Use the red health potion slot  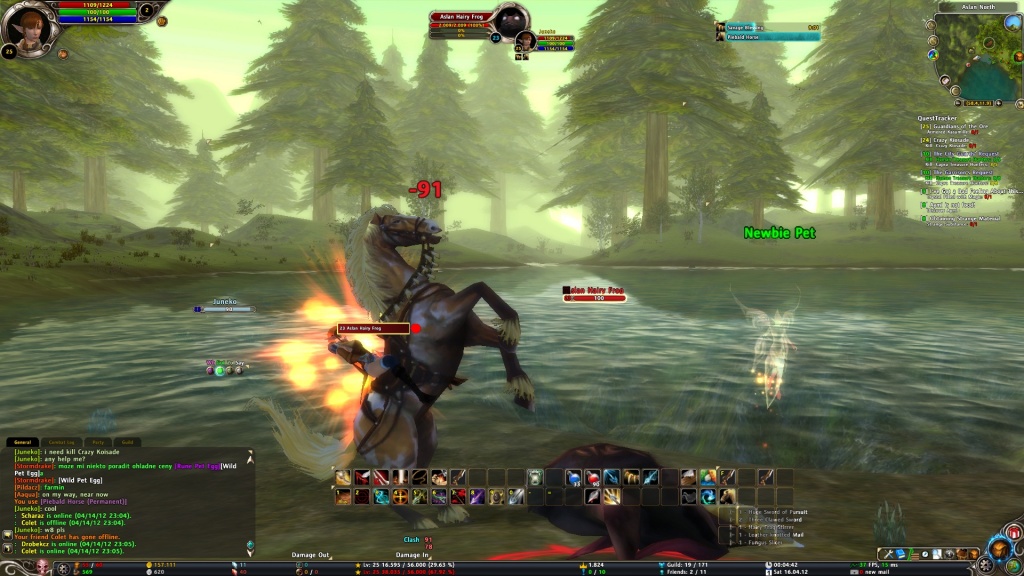click(x=591, y=477)
